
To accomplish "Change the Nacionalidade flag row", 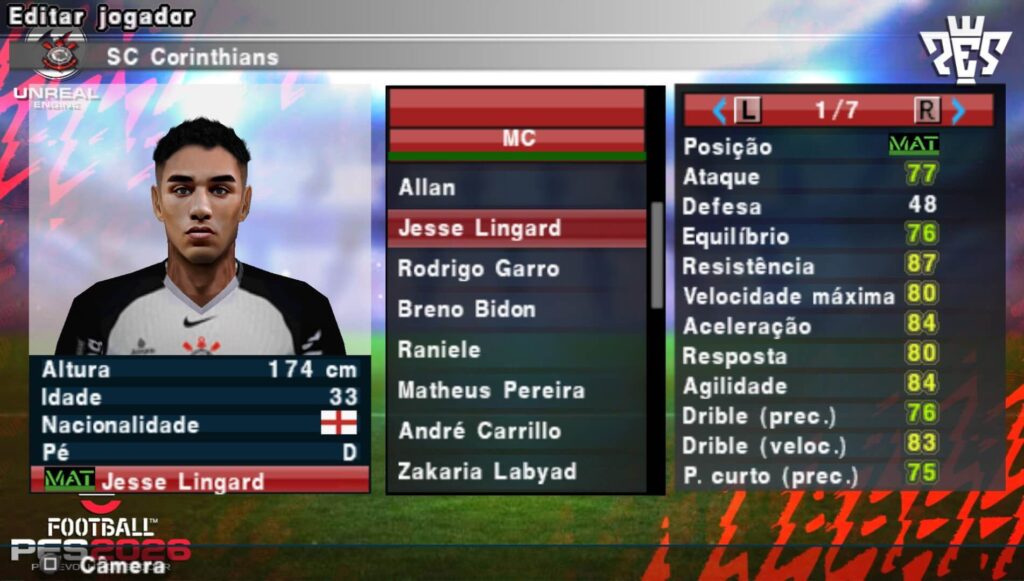I will [199, 425].
